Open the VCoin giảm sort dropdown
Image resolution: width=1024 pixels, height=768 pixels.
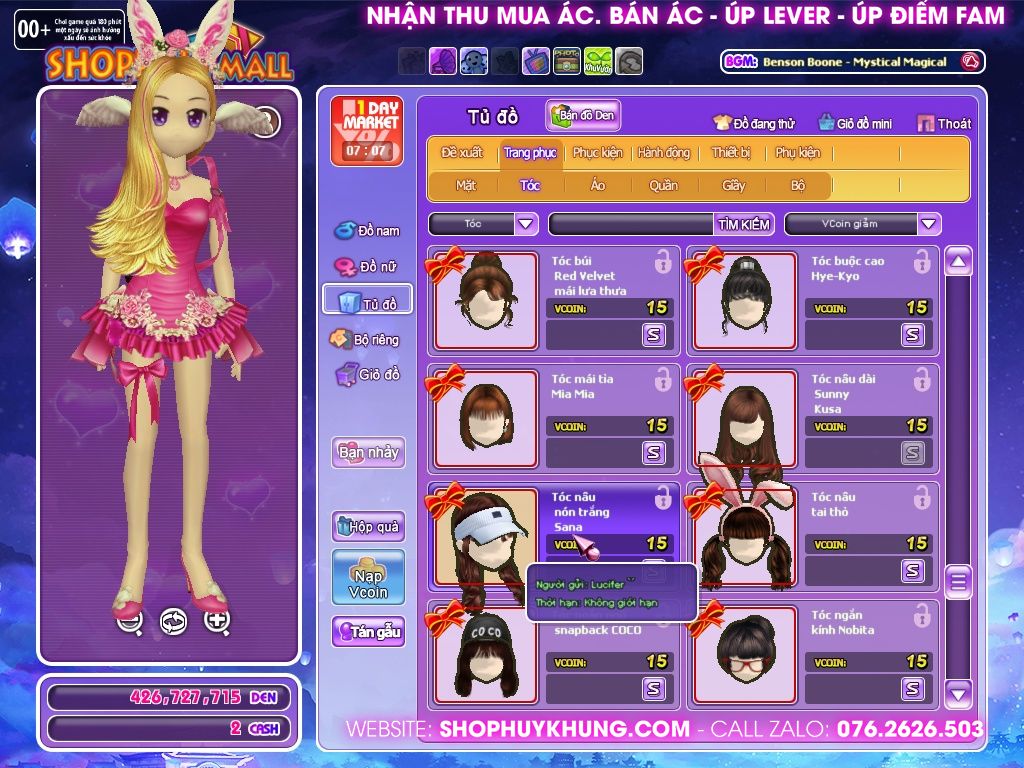coord(929,224)
